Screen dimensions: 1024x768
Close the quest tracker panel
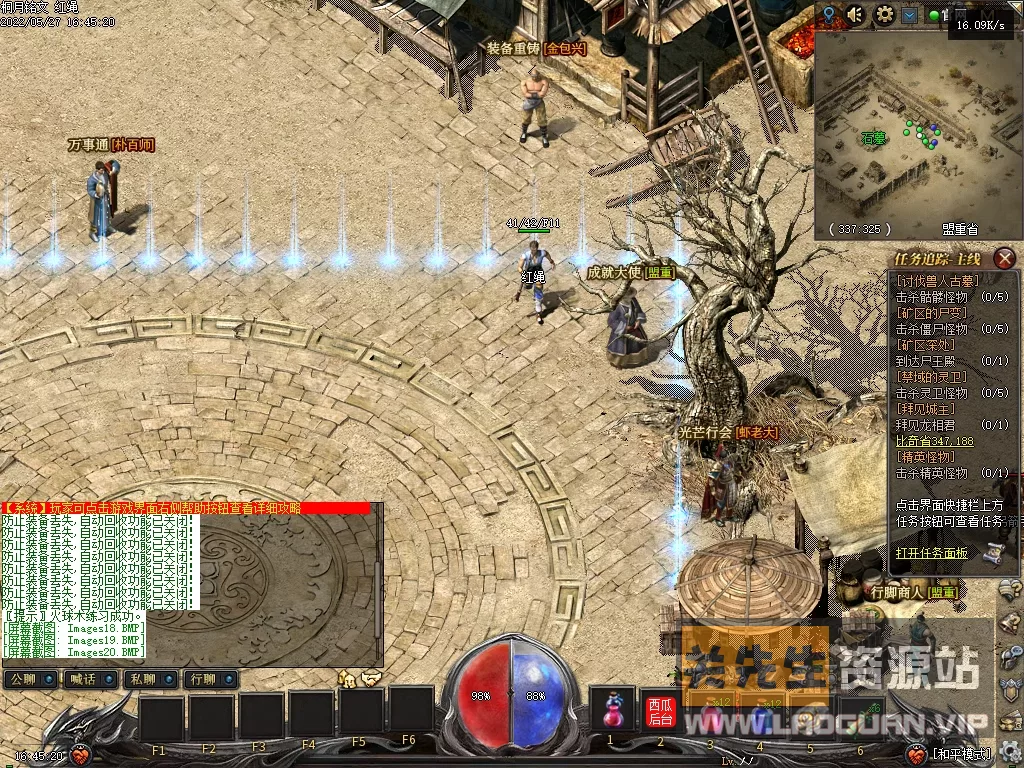point(1005,259)
